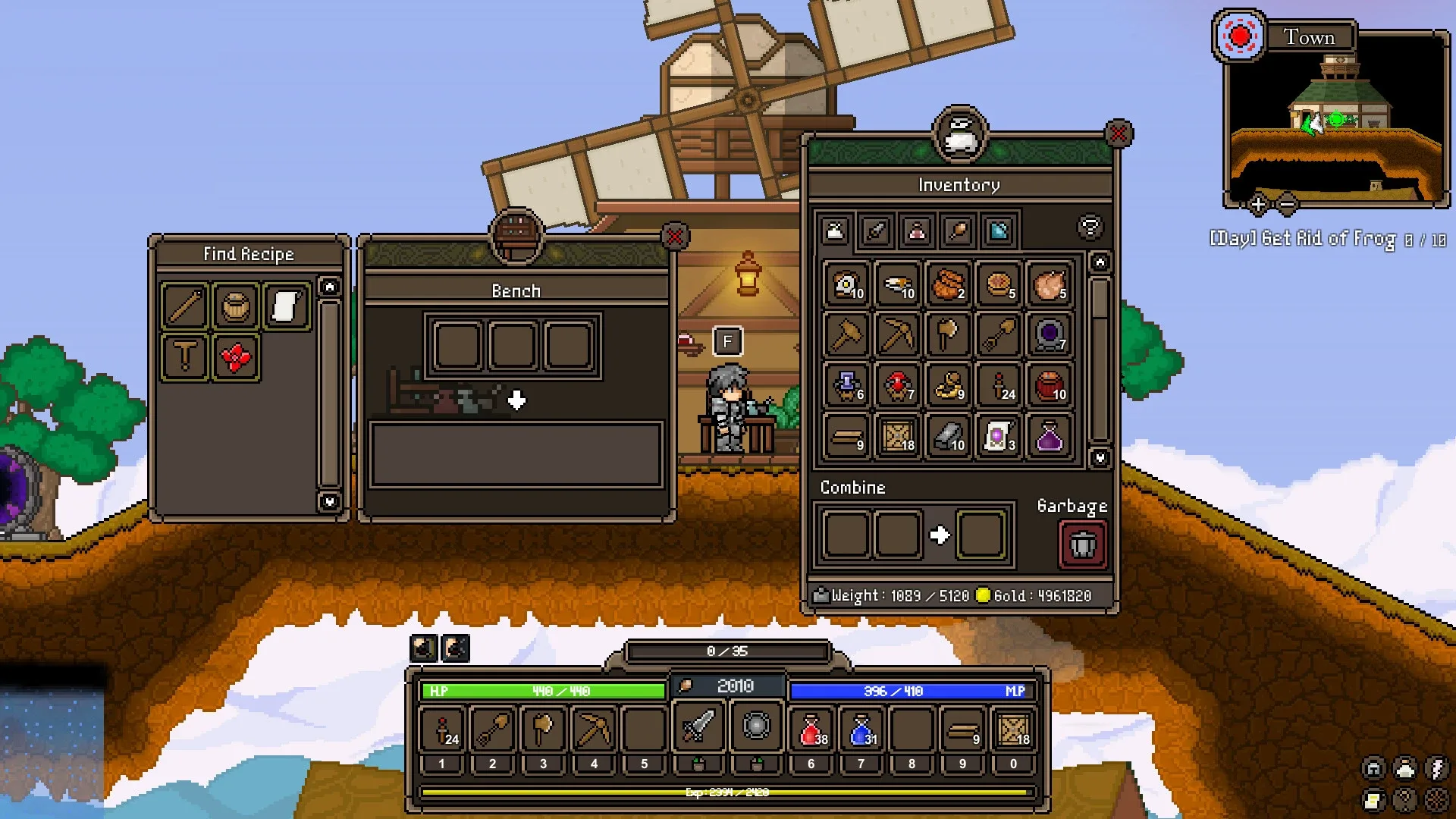The width and height of the screenshot is (1456, 819).
Task: Track the Get Rid of Frog quest
Action: point(1327,239)
